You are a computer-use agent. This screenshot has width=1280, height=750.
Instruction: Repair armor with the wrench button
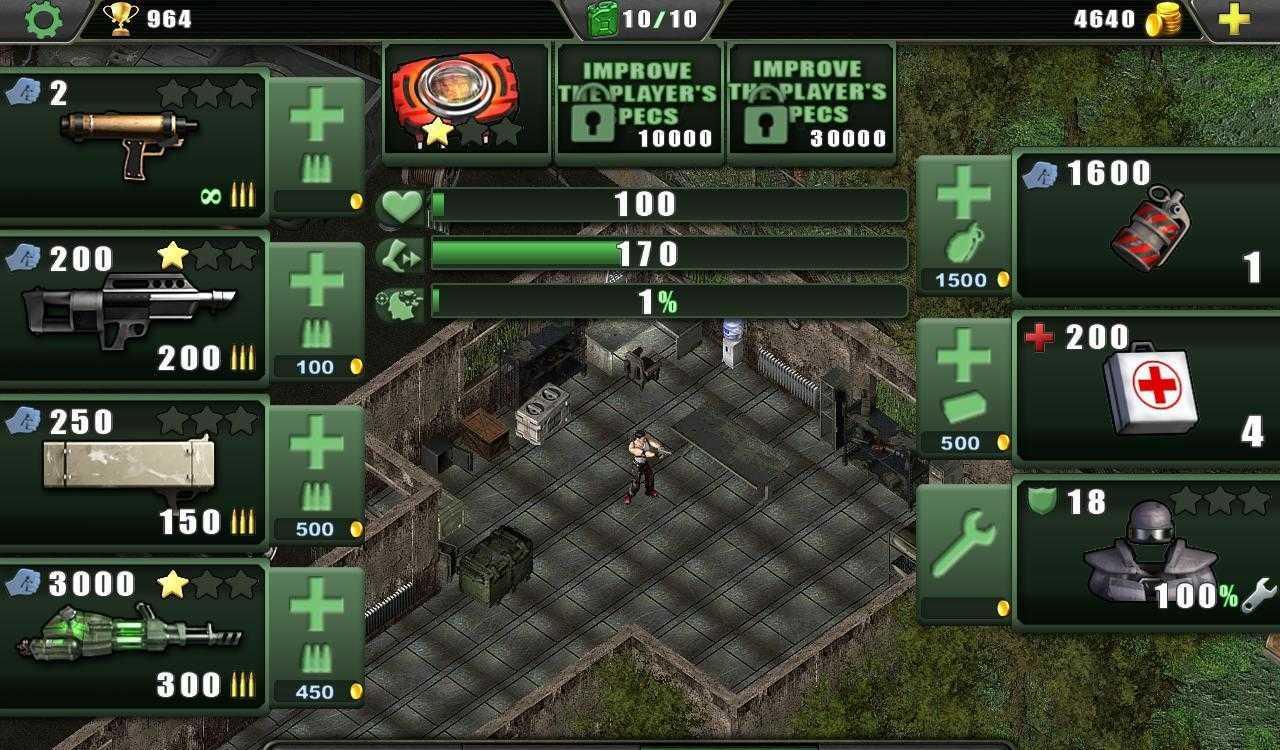(x=964, y=552)
